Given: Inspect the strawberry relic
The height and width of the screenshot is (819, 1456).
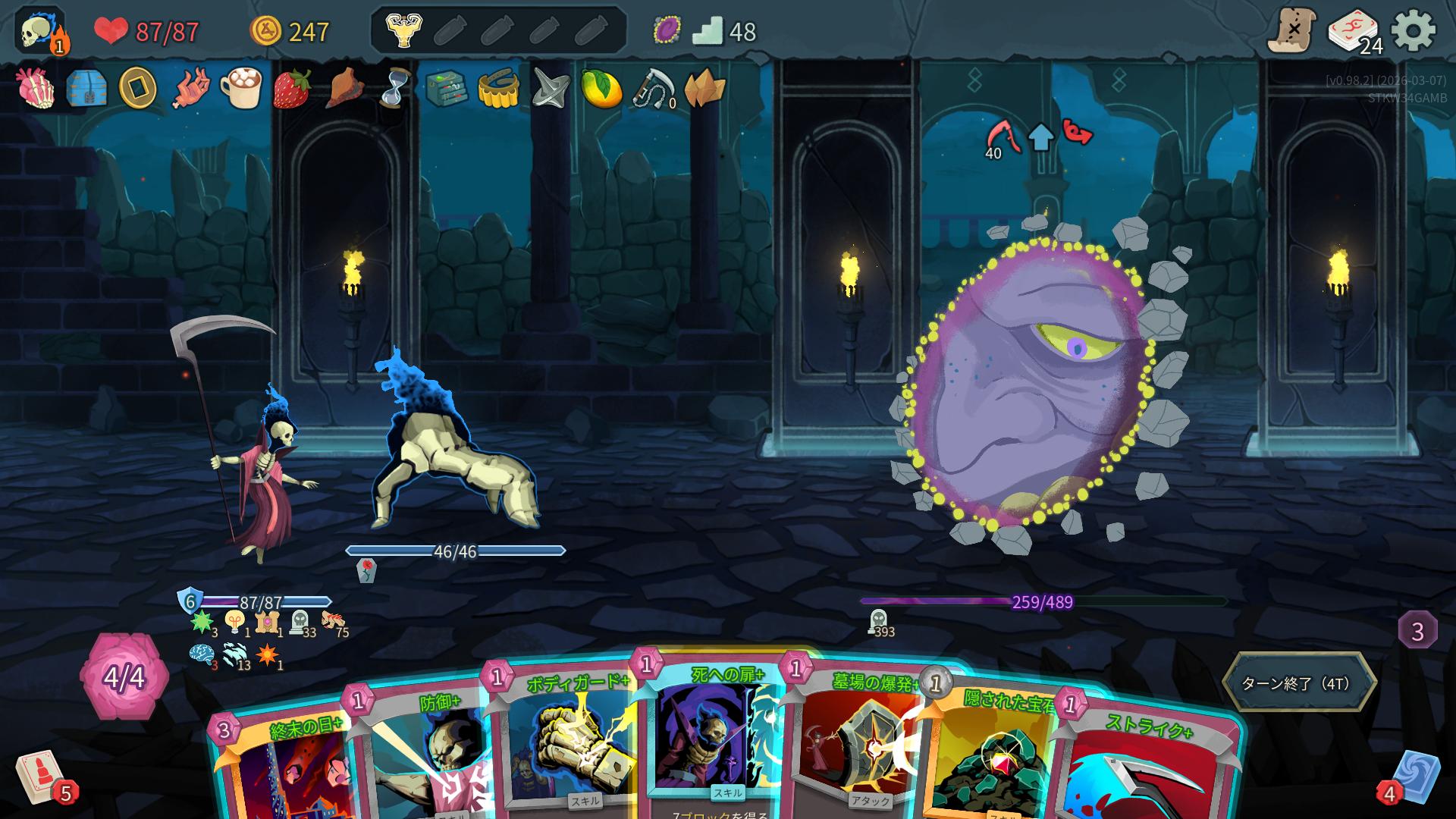Looking at the screenshot, I should (292, 89).
